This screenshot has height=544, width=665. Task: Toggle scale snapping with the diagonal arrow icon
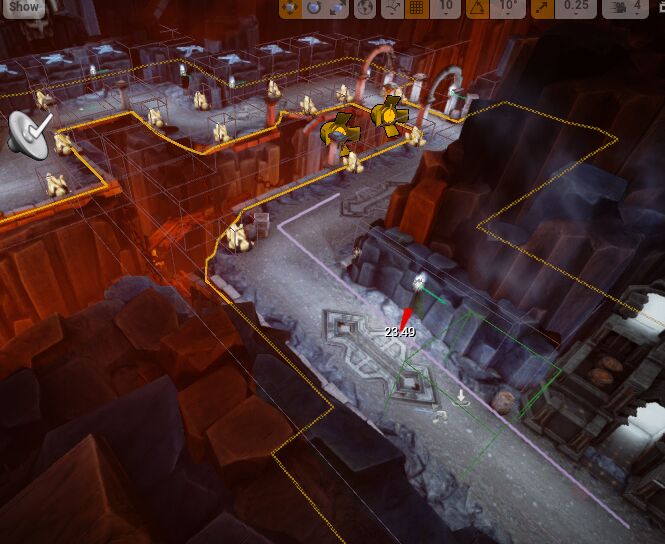543,7
